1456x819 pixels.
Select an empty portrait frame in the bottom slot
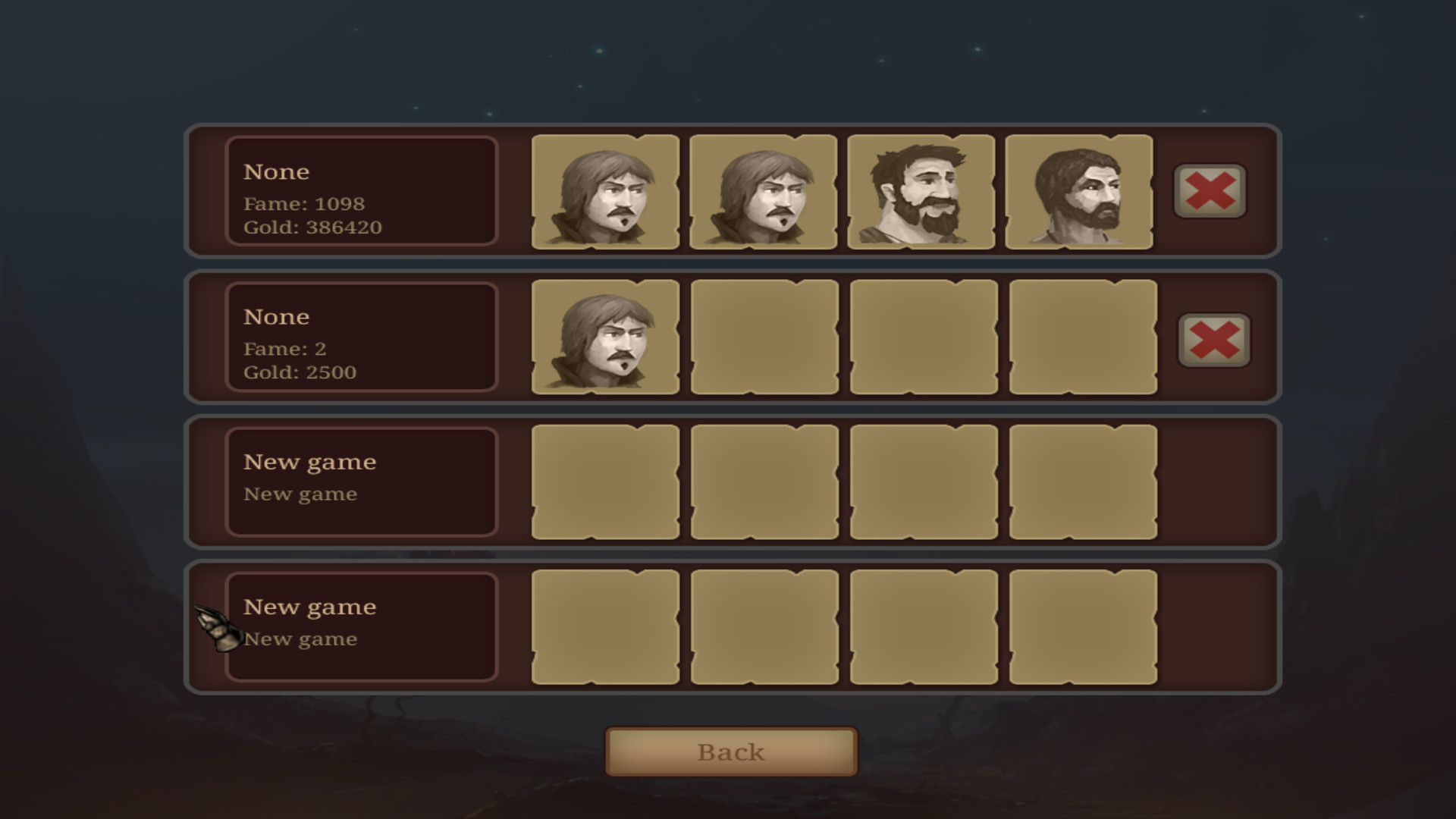click(x=605, y=627)
